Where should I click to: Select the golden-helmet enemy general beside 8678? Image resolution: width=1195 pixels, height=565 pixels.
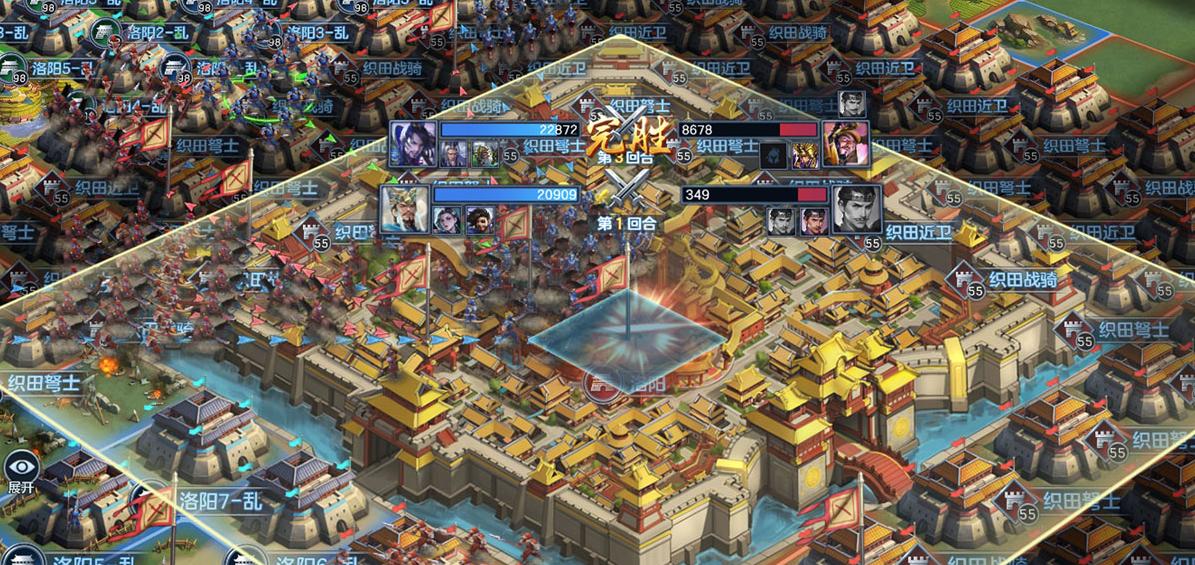click(844, 144)
